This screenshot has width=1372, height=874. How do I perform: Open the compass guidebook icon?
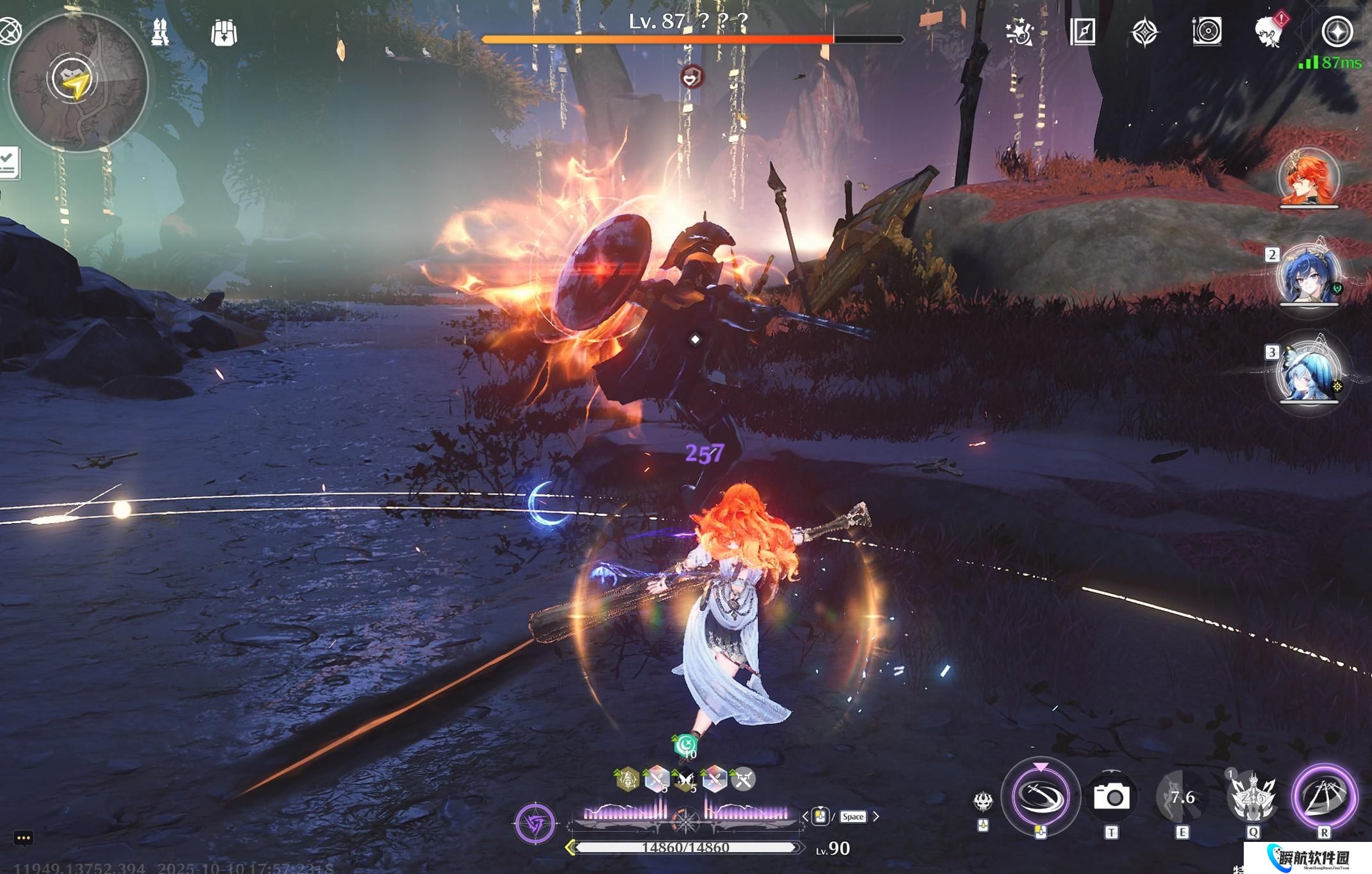coord(1083,31)
